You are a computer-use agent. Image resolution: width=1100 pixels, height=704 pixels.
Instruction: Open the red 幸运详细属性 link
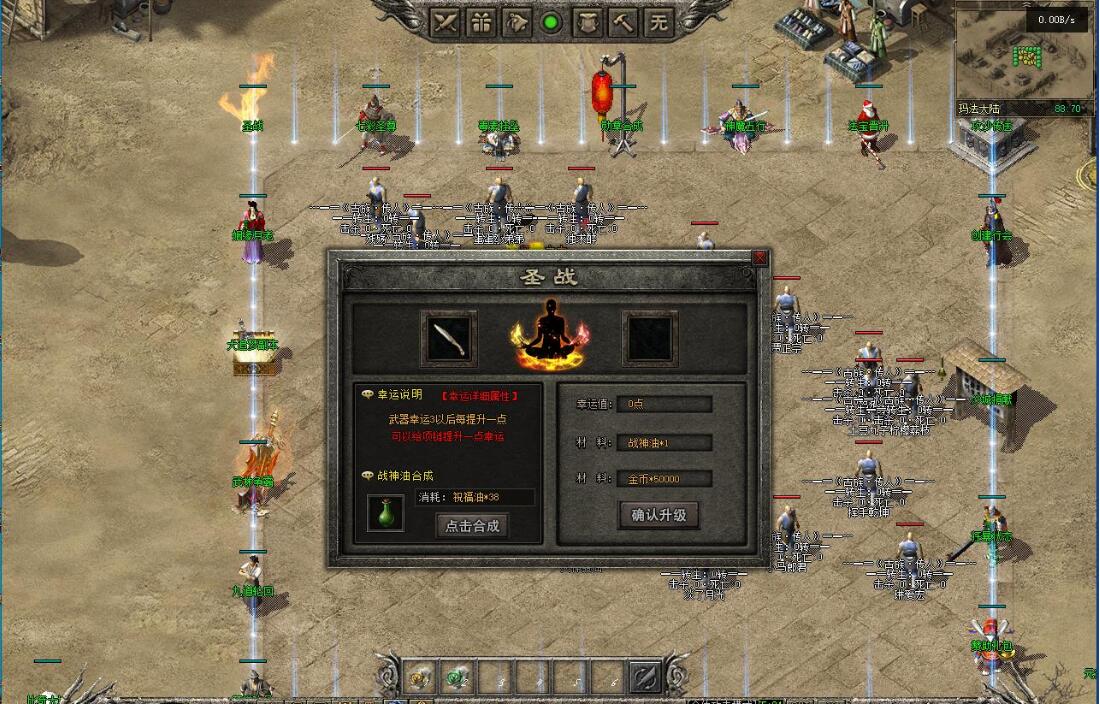click(480, 396)
